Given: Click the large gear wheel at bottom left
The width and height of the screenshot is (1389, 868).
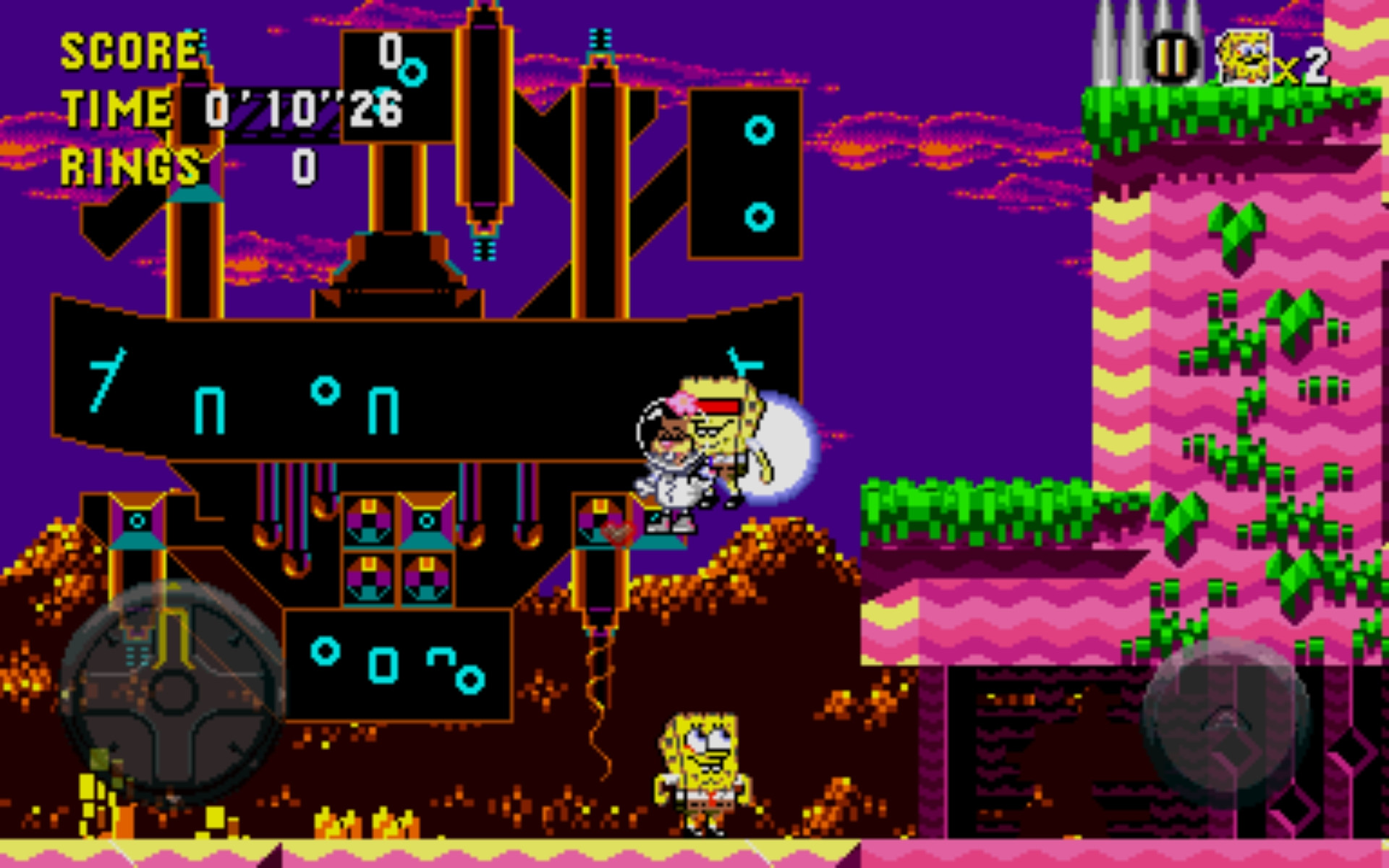Looking at the screenshot, I should [x=170, y=691].
